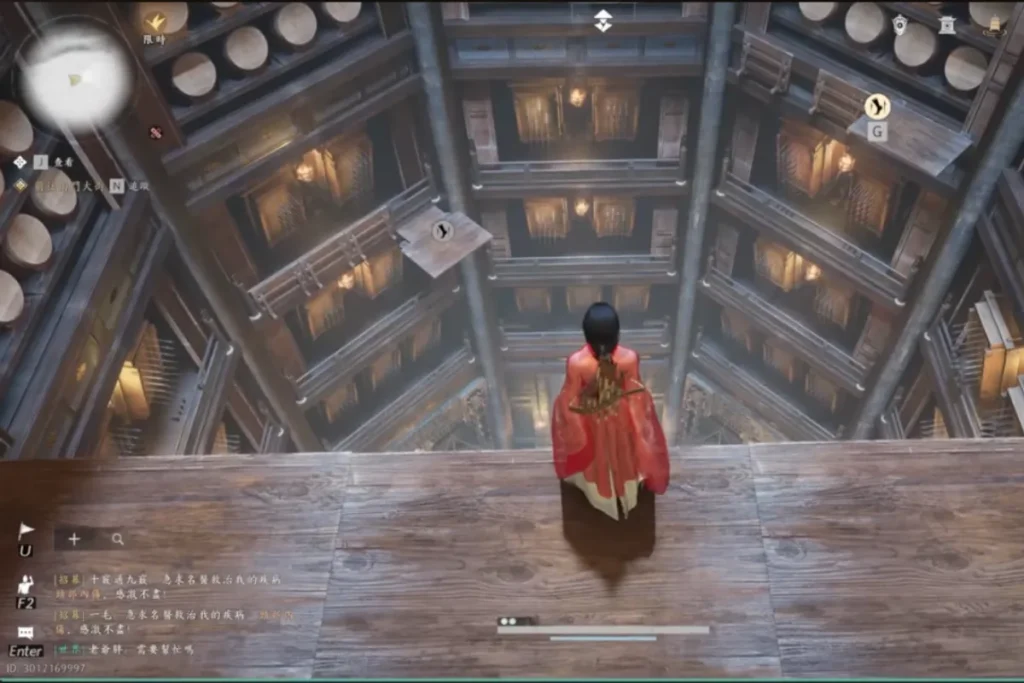Viewport: 1024px width, 683px height.
Task: Select the white diamond quest tracker entry
Action: tap(20, 161)
